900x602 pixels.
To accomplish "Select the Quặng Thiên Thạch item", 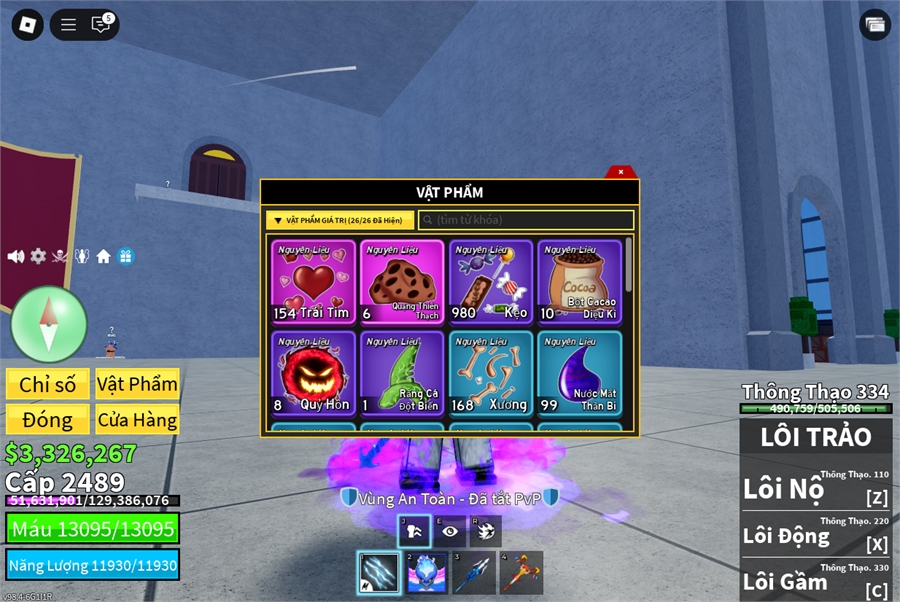I will pos(402,283).
